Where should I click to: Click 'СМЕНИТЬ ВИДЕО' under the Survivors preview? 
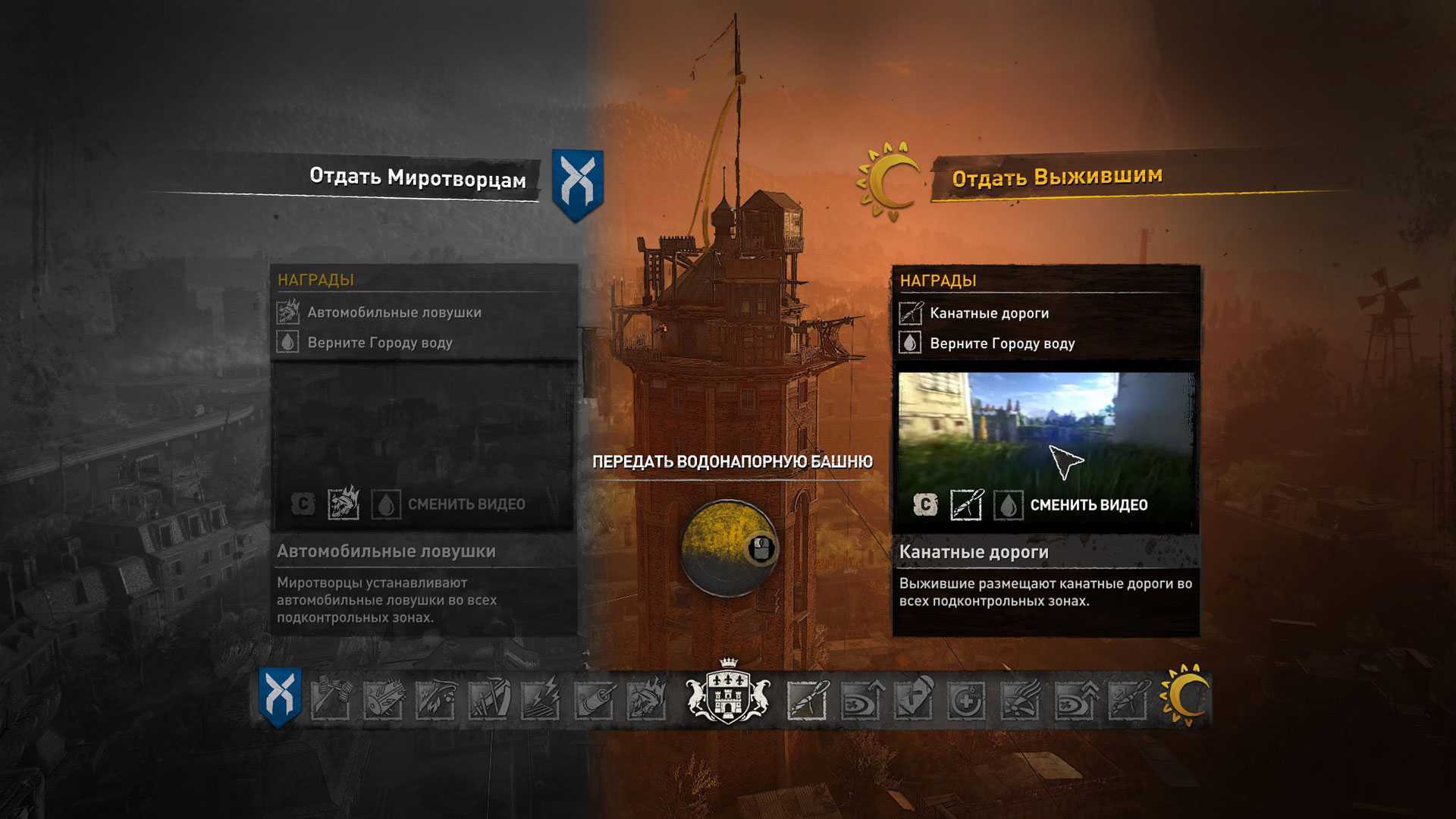(1088, 505)
